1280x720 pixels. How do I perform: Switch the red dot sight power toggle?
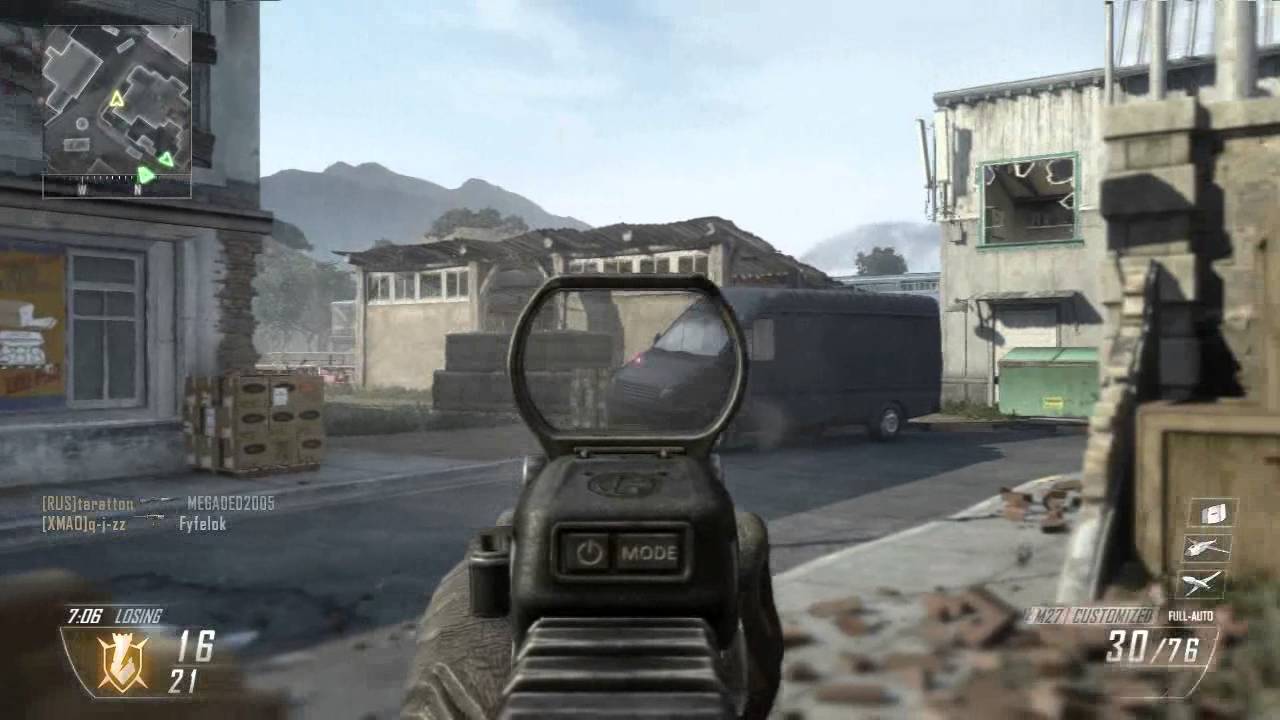click(590, 551)
